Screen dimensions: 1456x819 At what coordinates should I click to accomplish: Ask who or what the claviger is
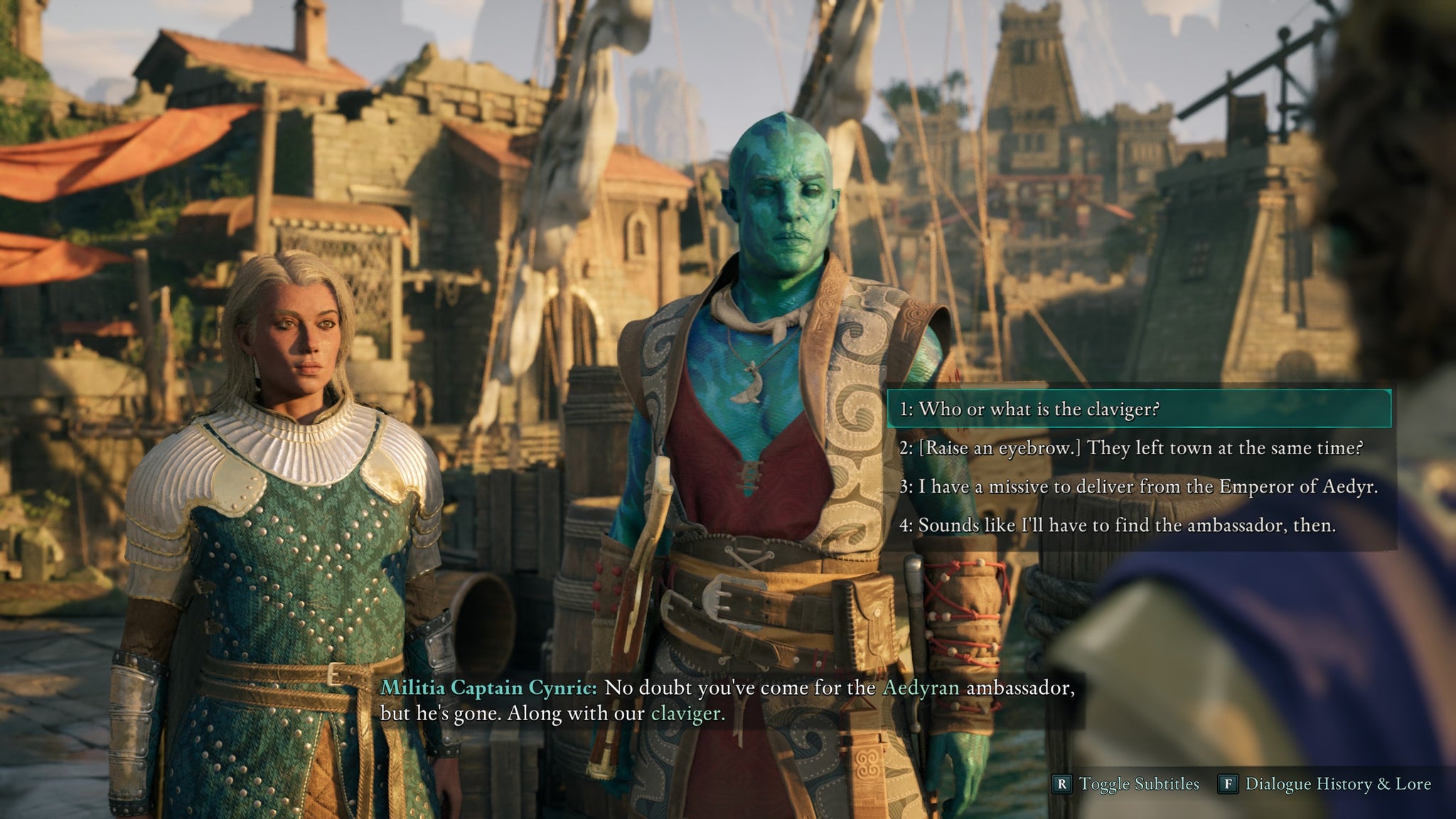[x=1029, y=409]
